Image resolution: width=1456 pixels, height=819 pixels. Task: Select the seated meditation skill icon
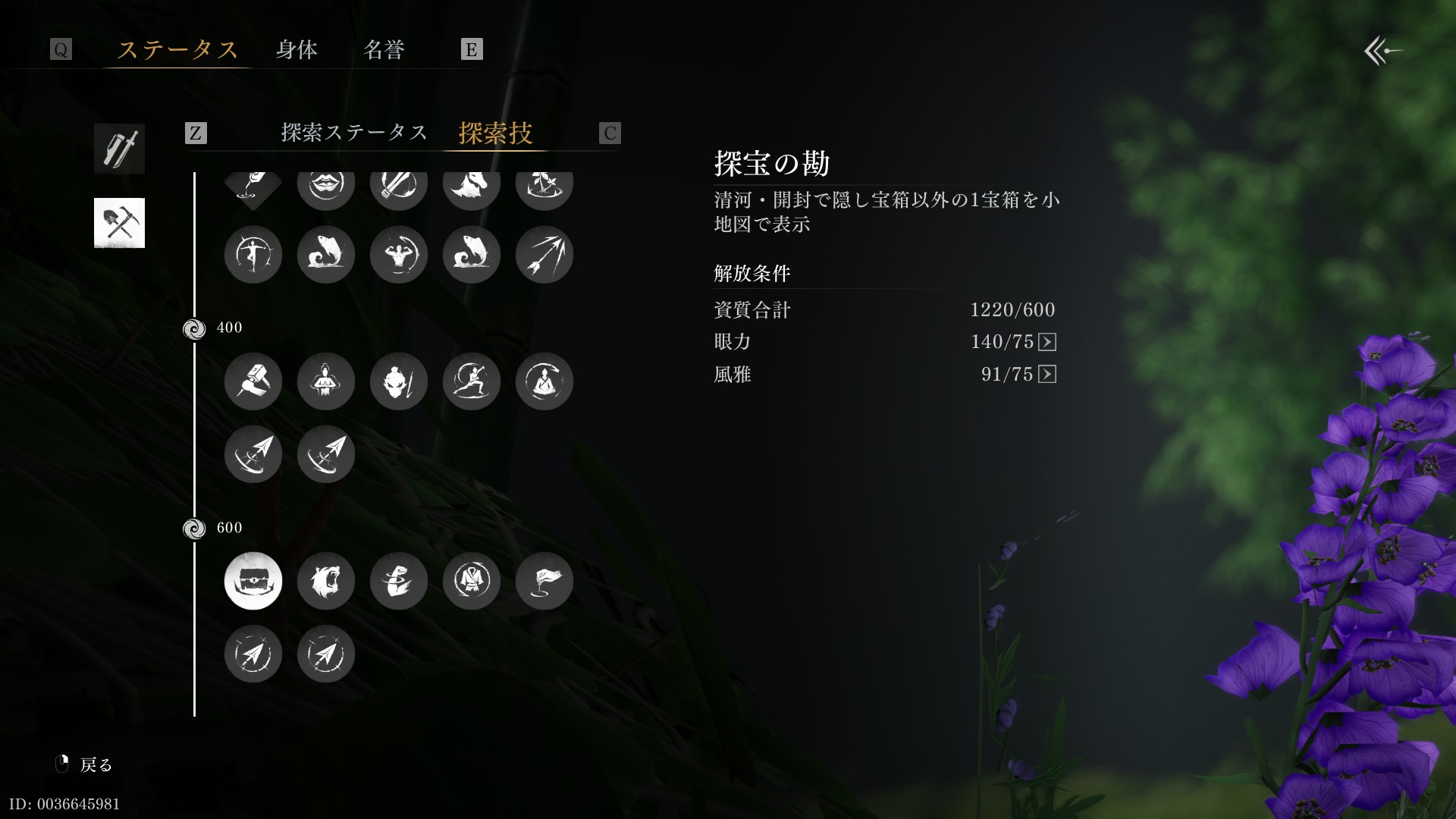point(544,381)
